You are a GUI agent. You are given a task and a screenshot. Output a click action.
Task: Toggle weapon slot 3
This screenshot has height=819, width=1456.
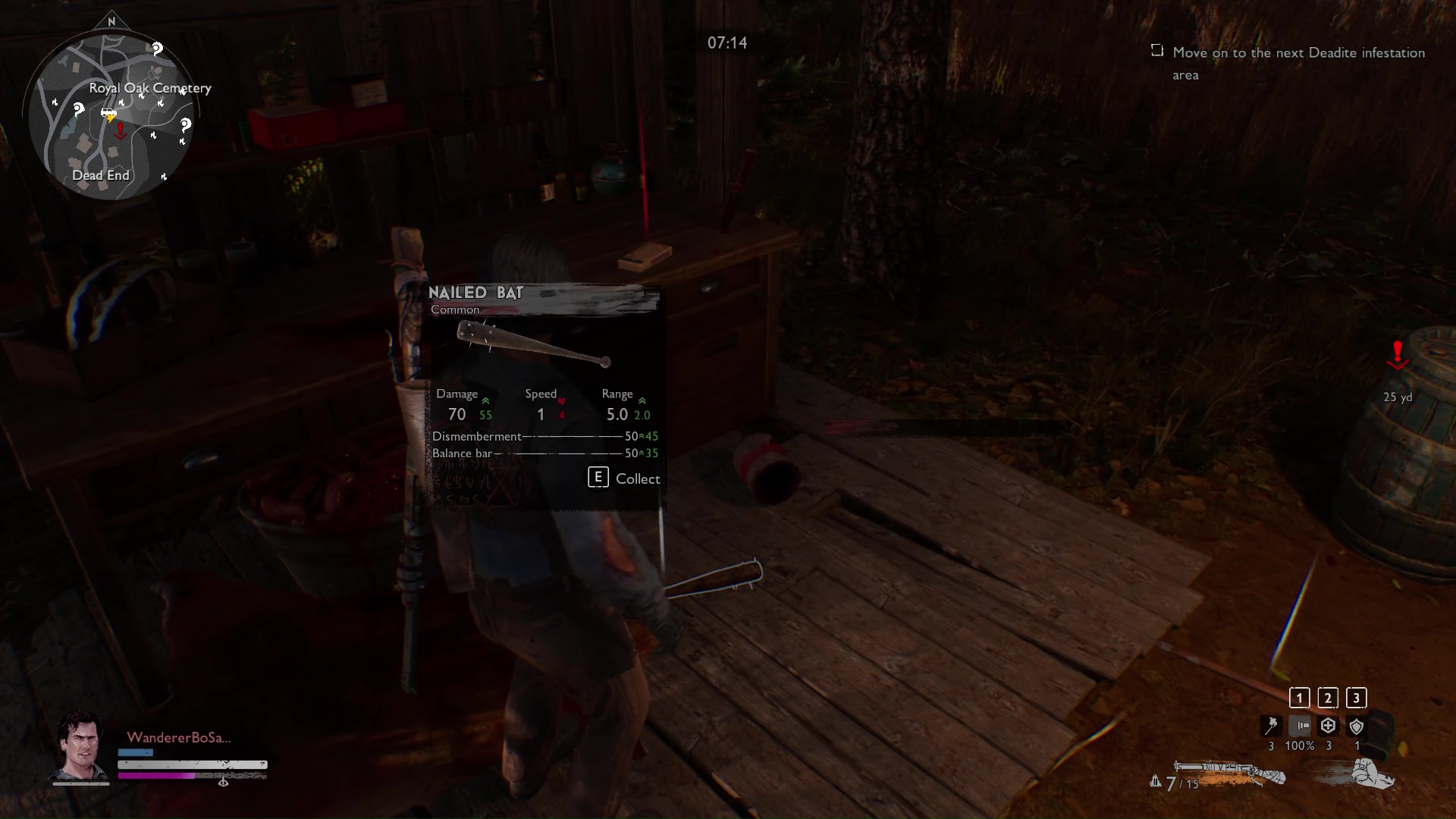point(1356,698)
